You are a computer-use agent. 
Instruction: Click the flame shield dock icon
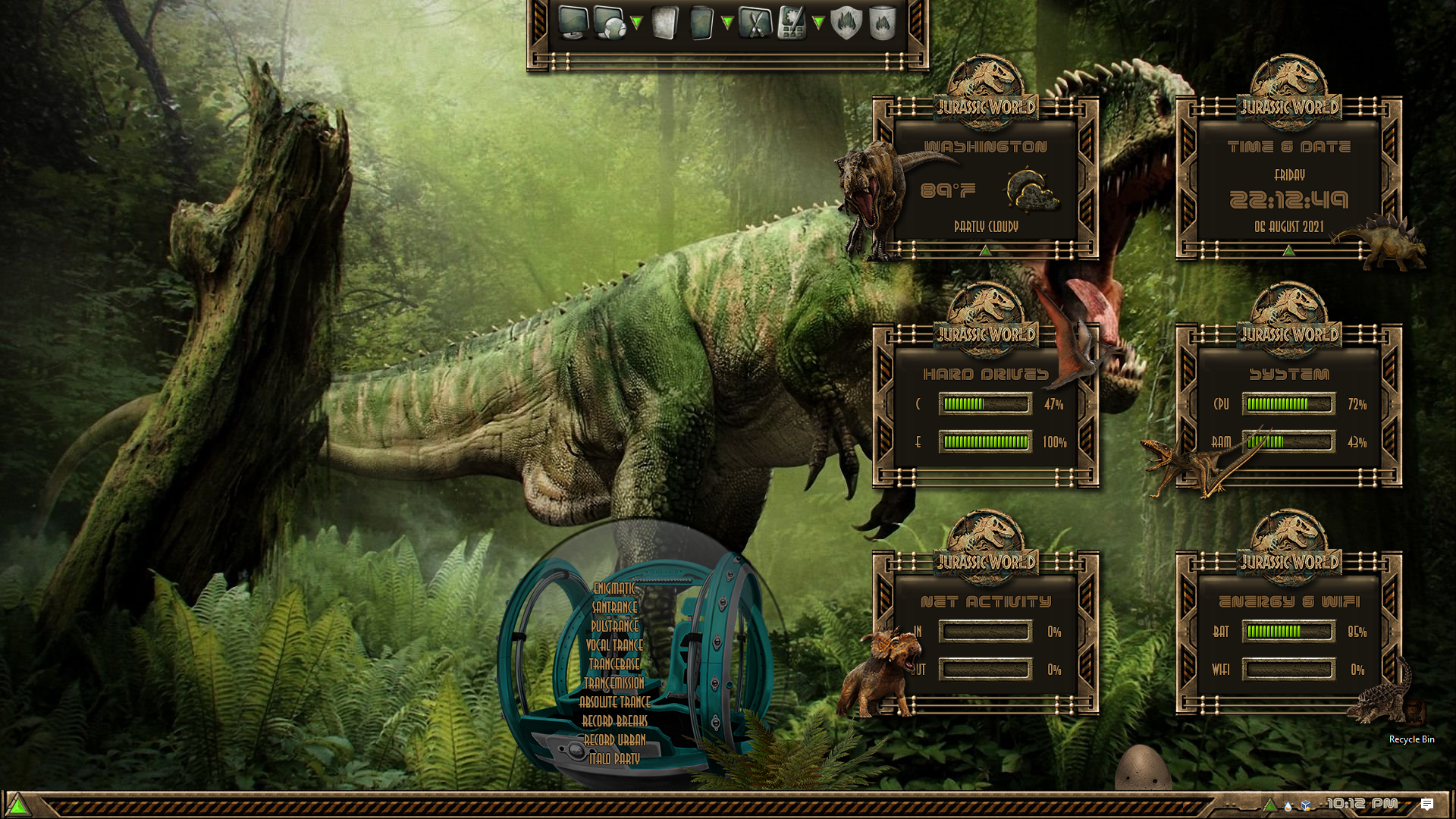coord(846,23)
